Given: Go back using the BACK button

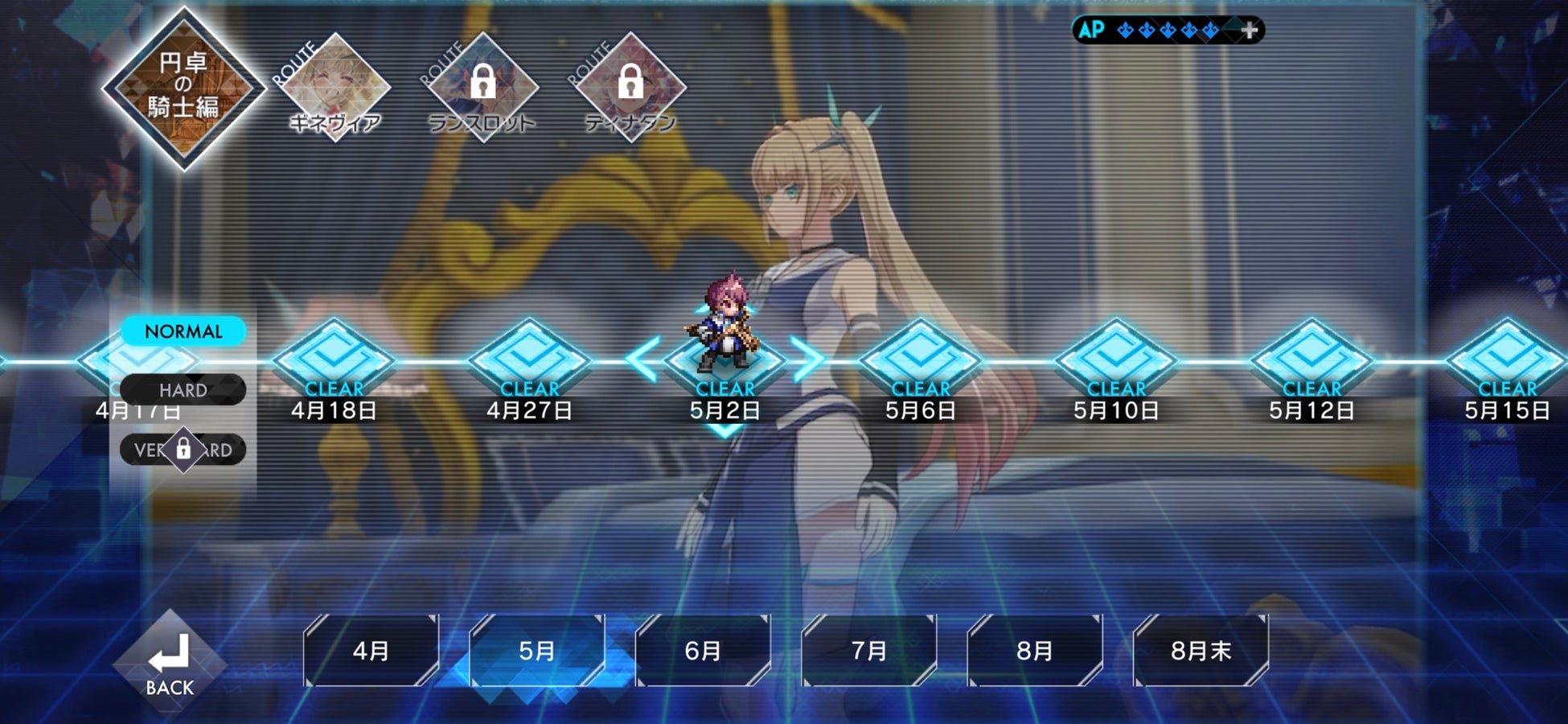Looking at the screenshot, I should pyautogui.click(x=170, y=662).
